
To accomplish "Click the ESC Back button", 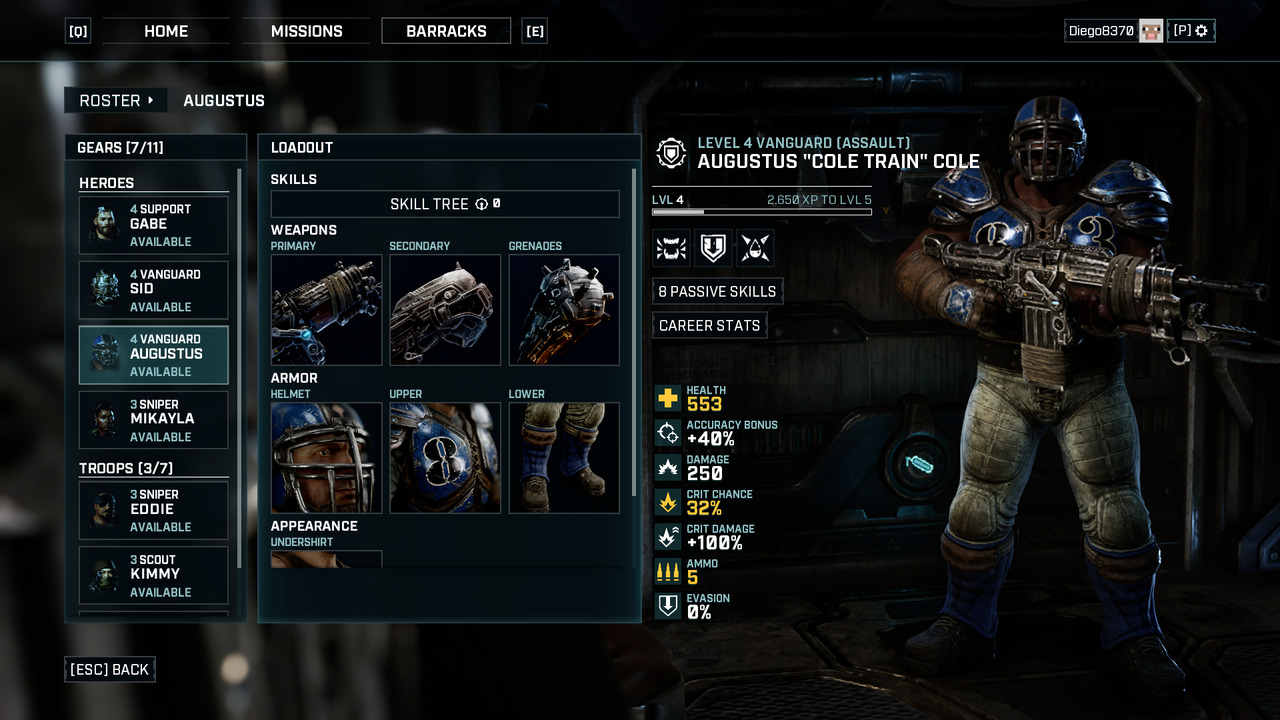I will 110,670.
